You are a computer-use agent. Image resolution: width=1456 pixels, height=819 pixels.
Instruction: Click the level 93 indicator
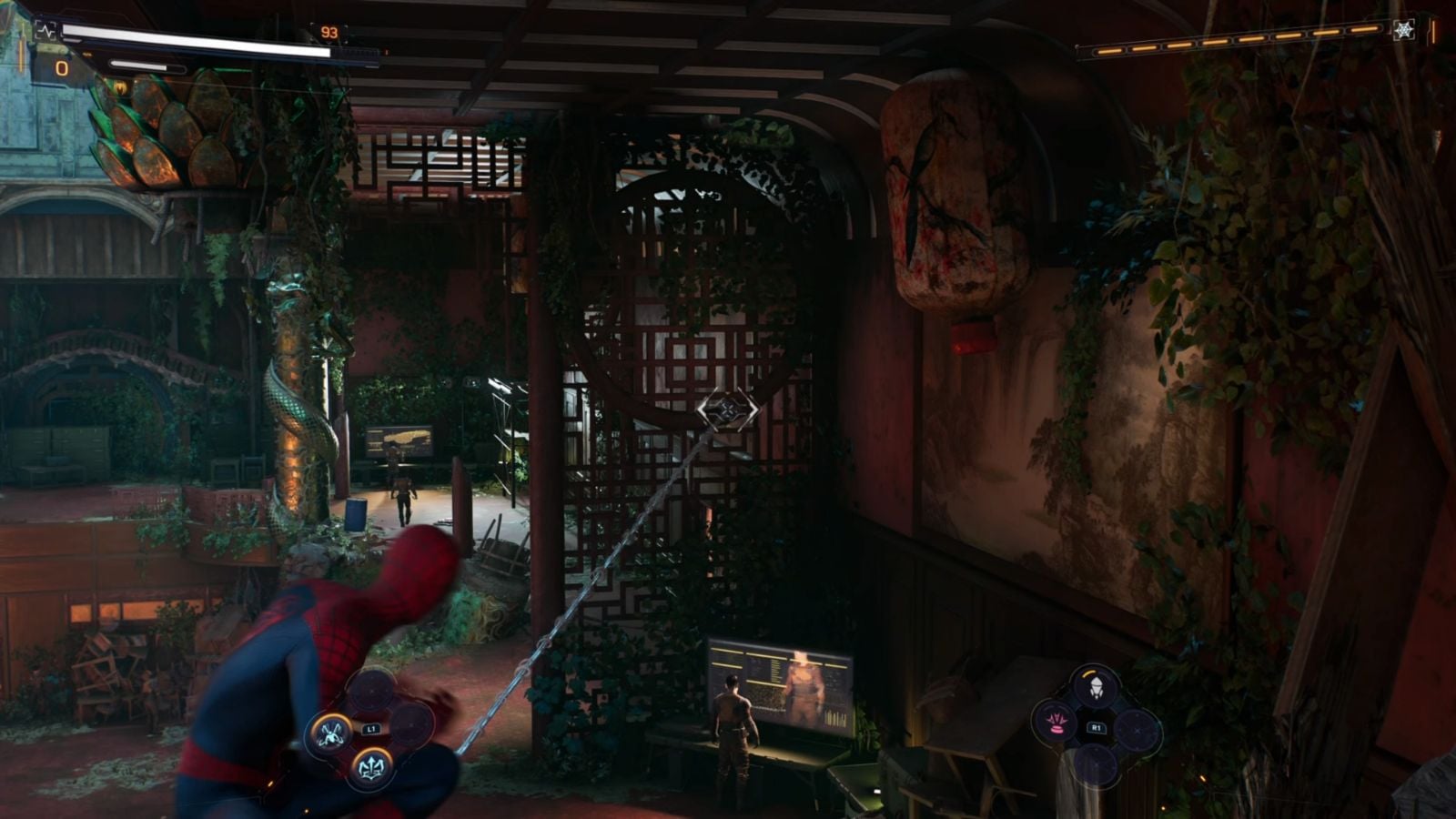[330, 31]
